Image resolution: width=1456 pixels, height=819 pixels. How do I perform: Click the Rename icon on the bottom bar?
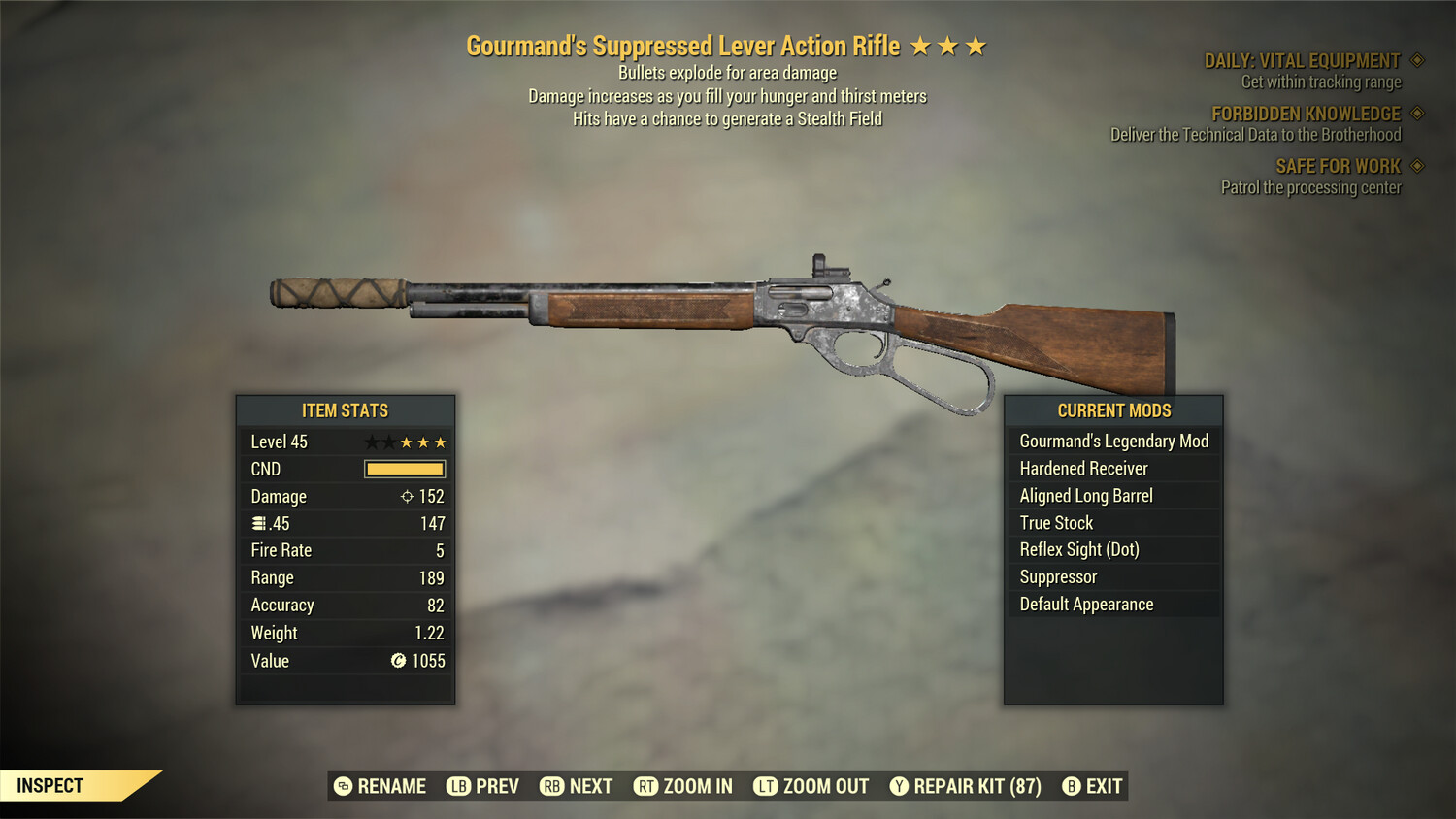[342, 786]
